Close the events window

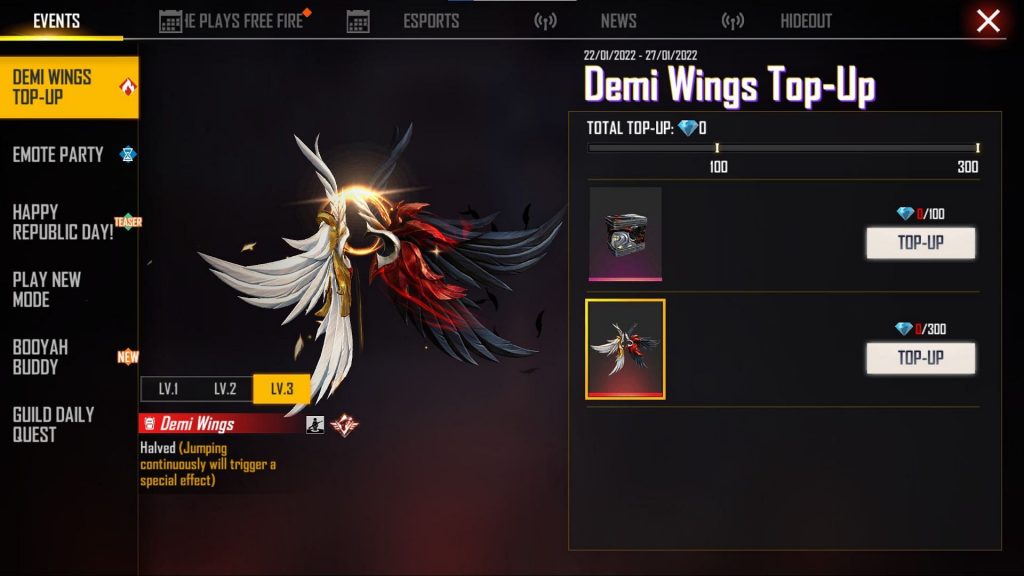tap(988, 21)
